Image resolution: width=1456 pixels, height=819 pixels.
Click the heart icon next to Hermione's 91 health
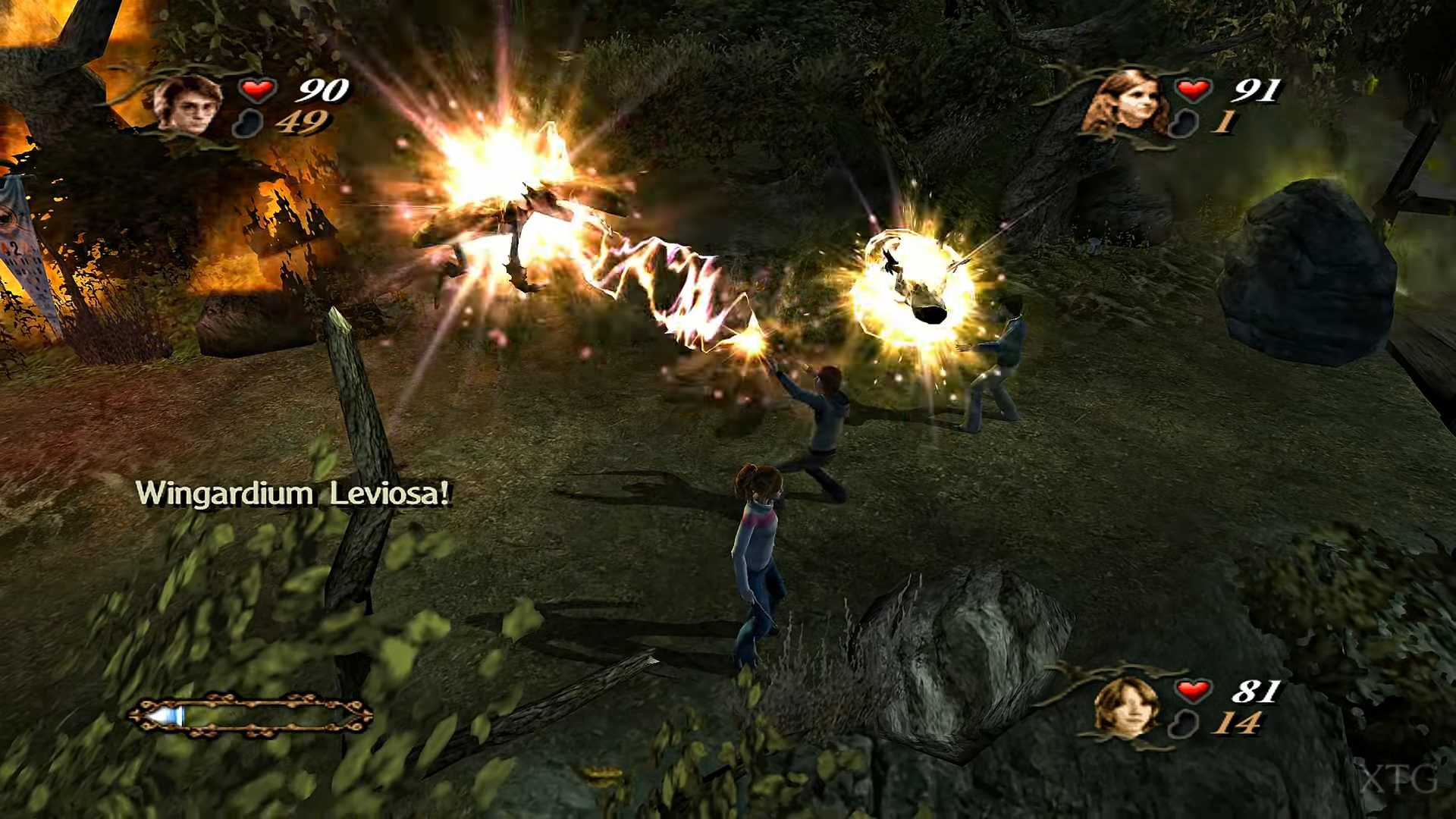(1192, 89)
